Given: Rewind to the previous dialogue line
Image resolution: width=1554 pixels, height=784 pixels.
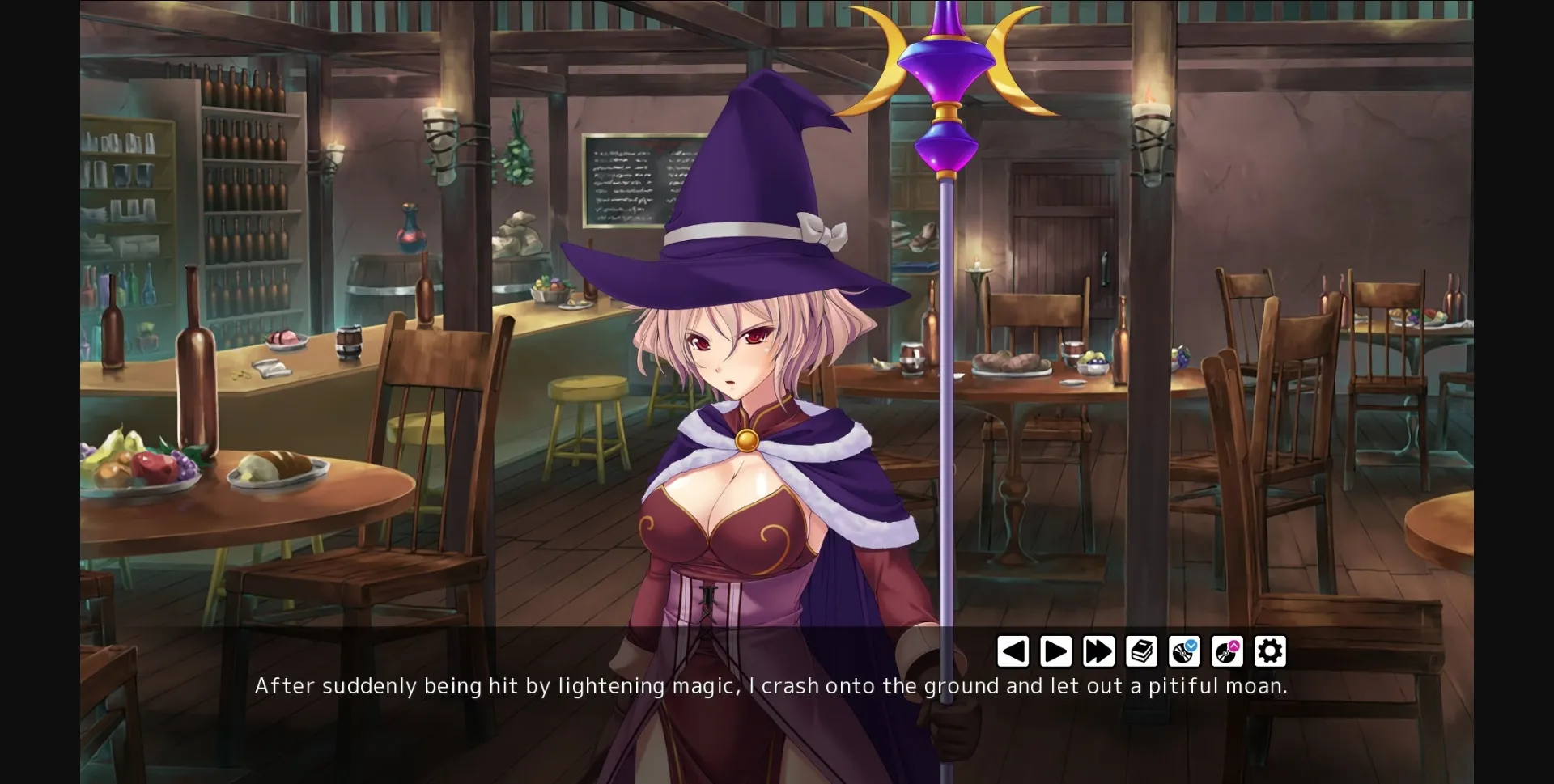Looking at the screenshot, I should [x=1013, y=650].
